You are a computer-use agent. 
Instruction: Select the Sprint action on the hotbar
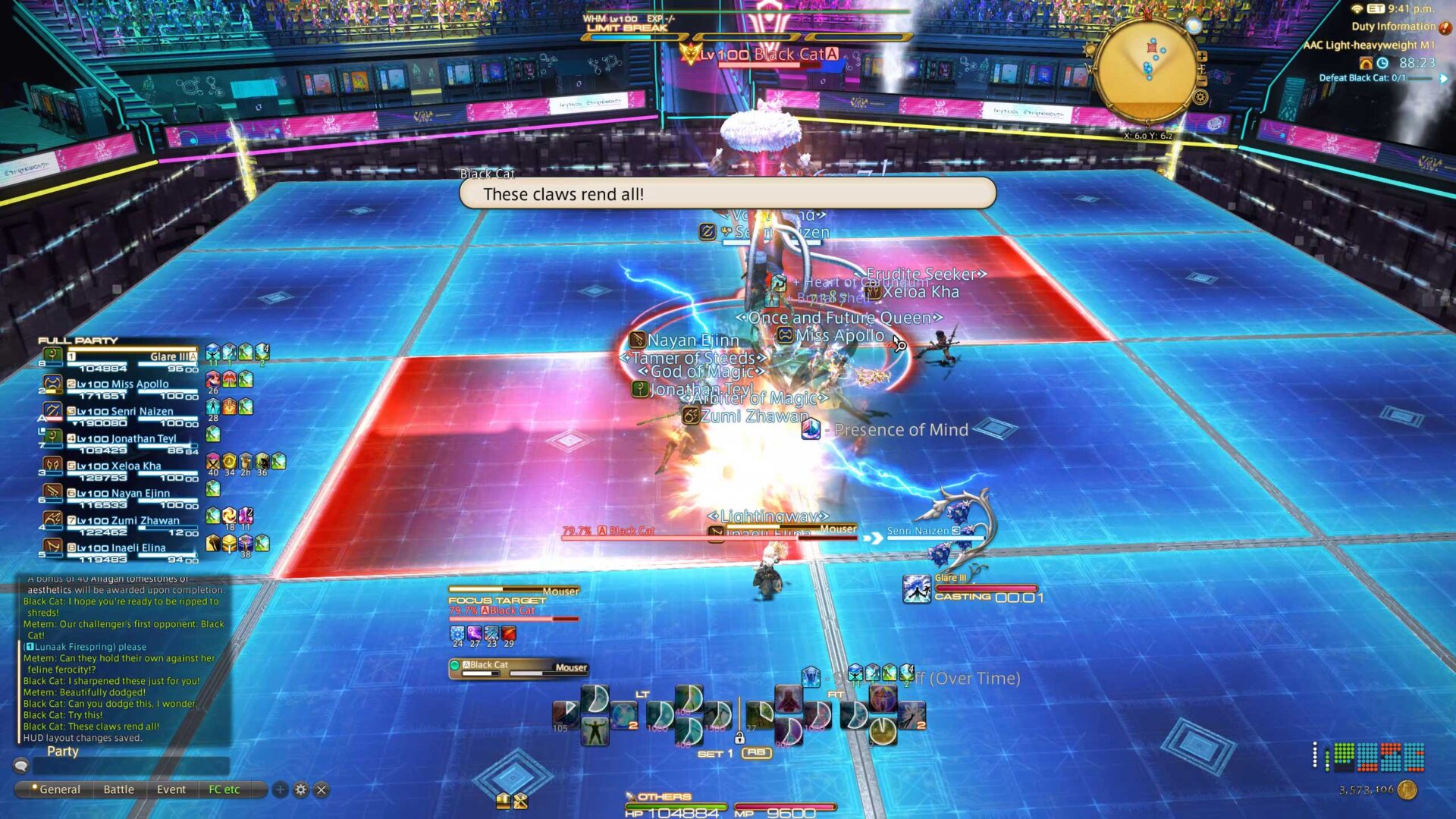pyautogui.click(x=595, y=733)
